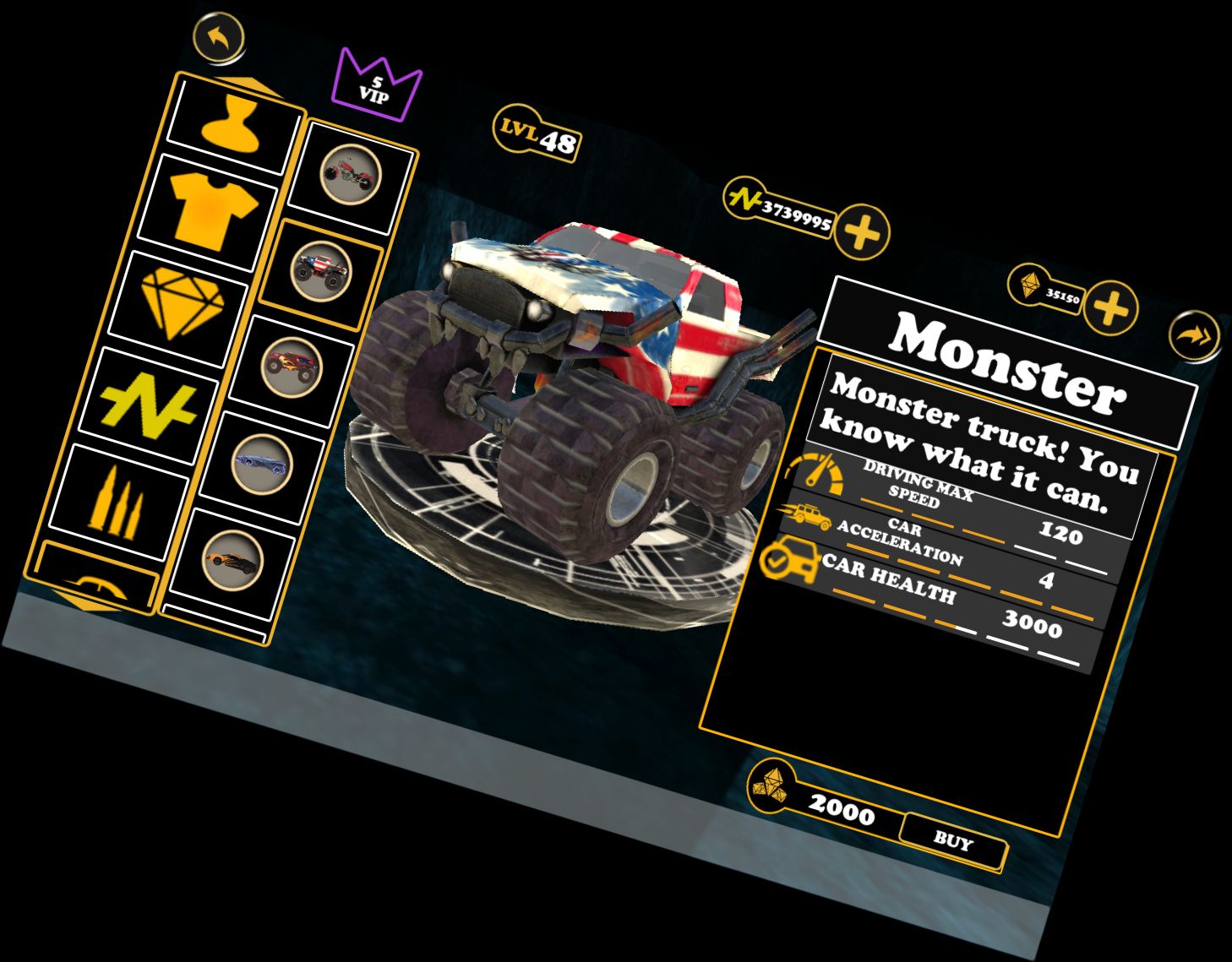Add more gems with the plus button
Viewport: 1232px width, 962px height.
[x=1110, y=308]
